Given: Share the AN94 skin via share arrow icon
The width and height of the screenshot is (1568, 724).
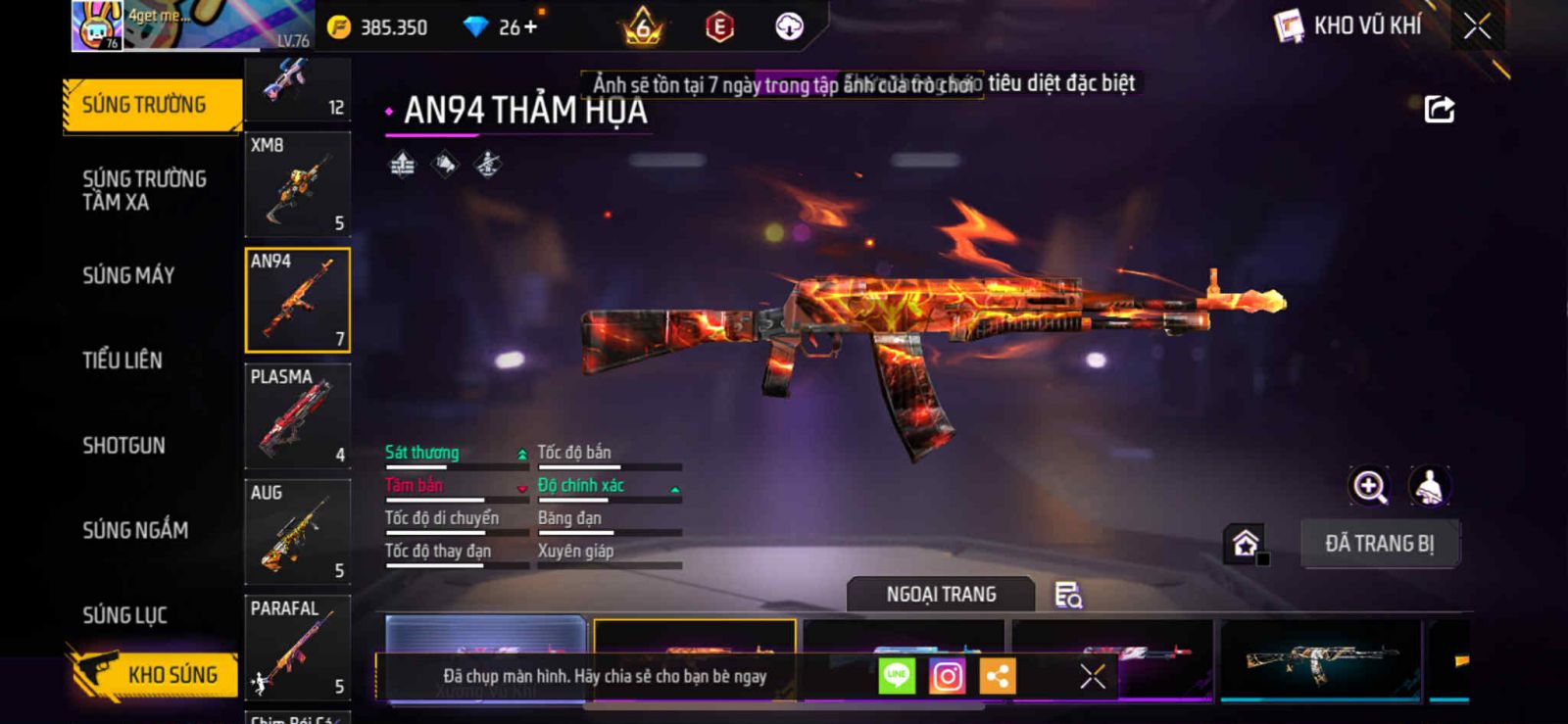Looking at the screenshot, I should point(1439,109).
